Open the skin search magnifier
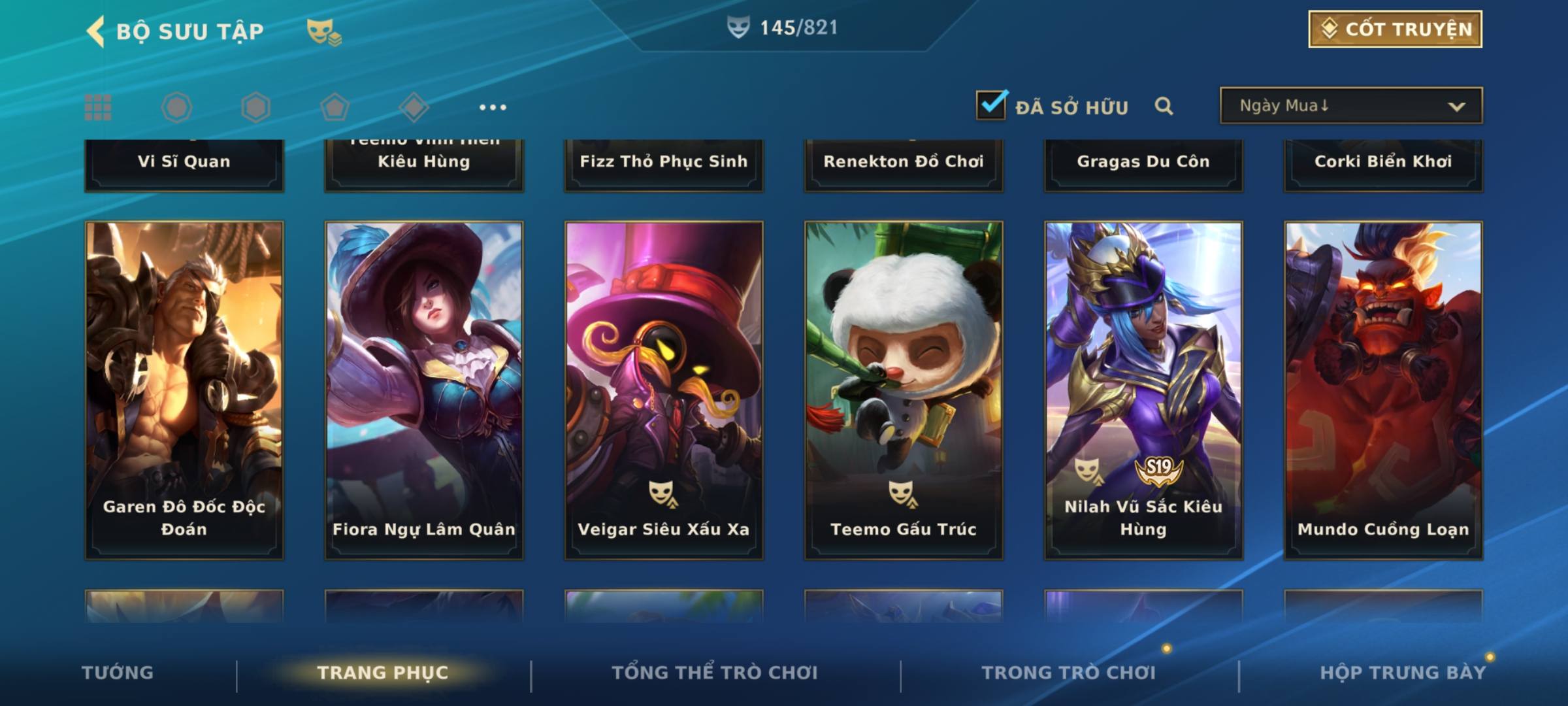Image resolution: width=1568 pixels, height=706 pixels. coord(1164,106)
